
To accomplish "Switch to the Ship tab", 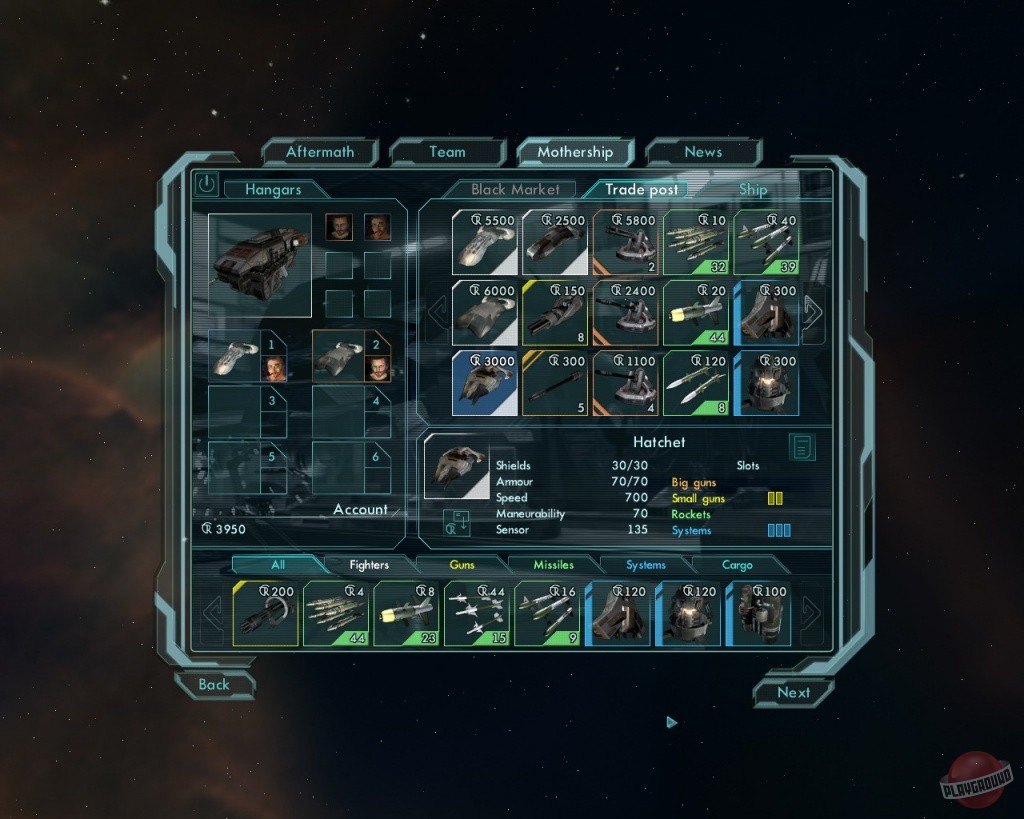I will click(x=753, y=189).
